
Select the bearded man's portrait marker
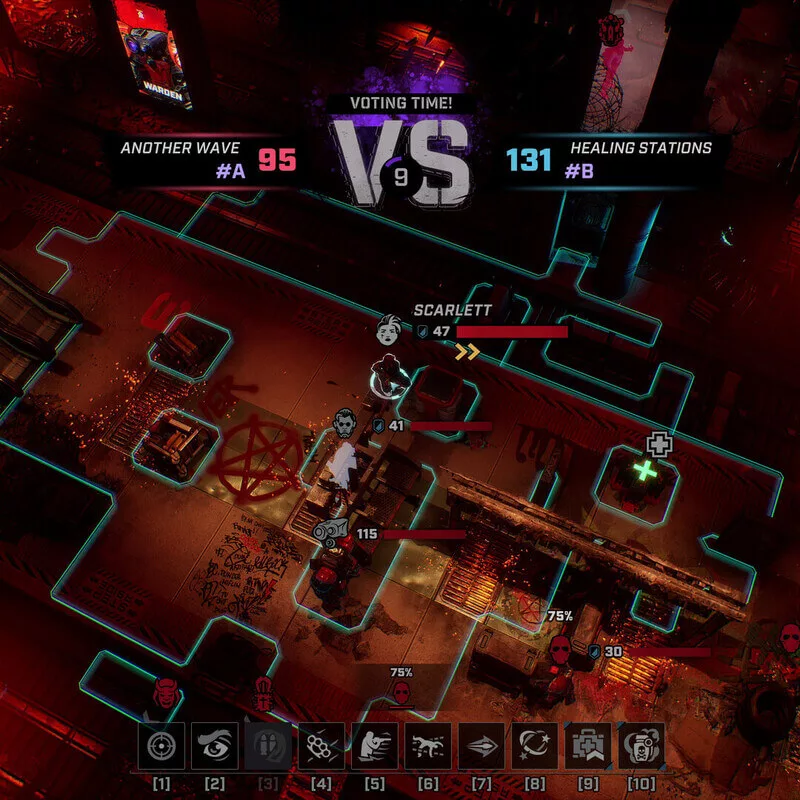(x=346, y=424)
